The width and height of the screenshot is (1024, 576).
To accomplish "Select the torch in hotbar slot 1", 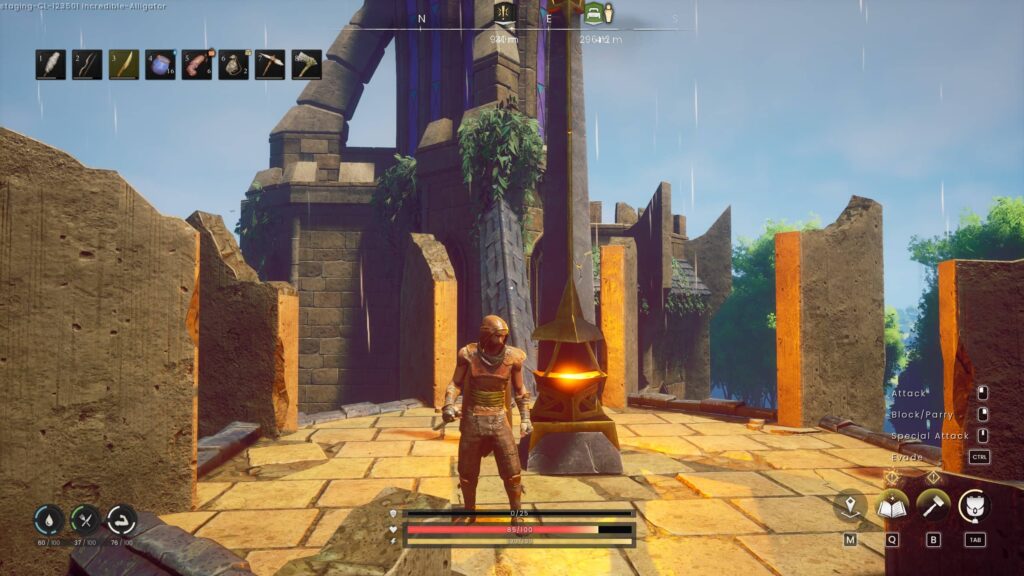I will 51,65.
